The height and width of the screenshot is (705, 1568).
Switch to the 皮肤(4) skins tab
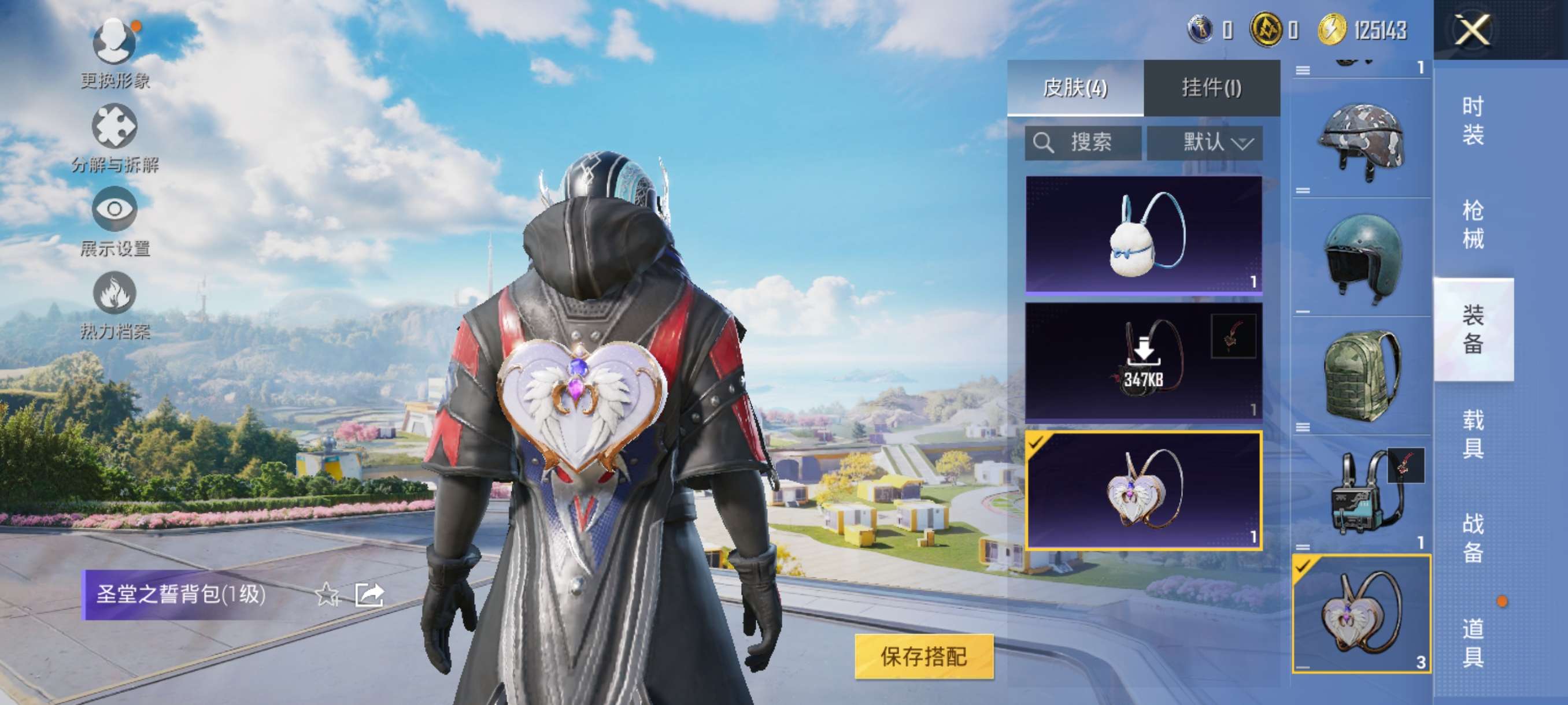coord(1075,88)
